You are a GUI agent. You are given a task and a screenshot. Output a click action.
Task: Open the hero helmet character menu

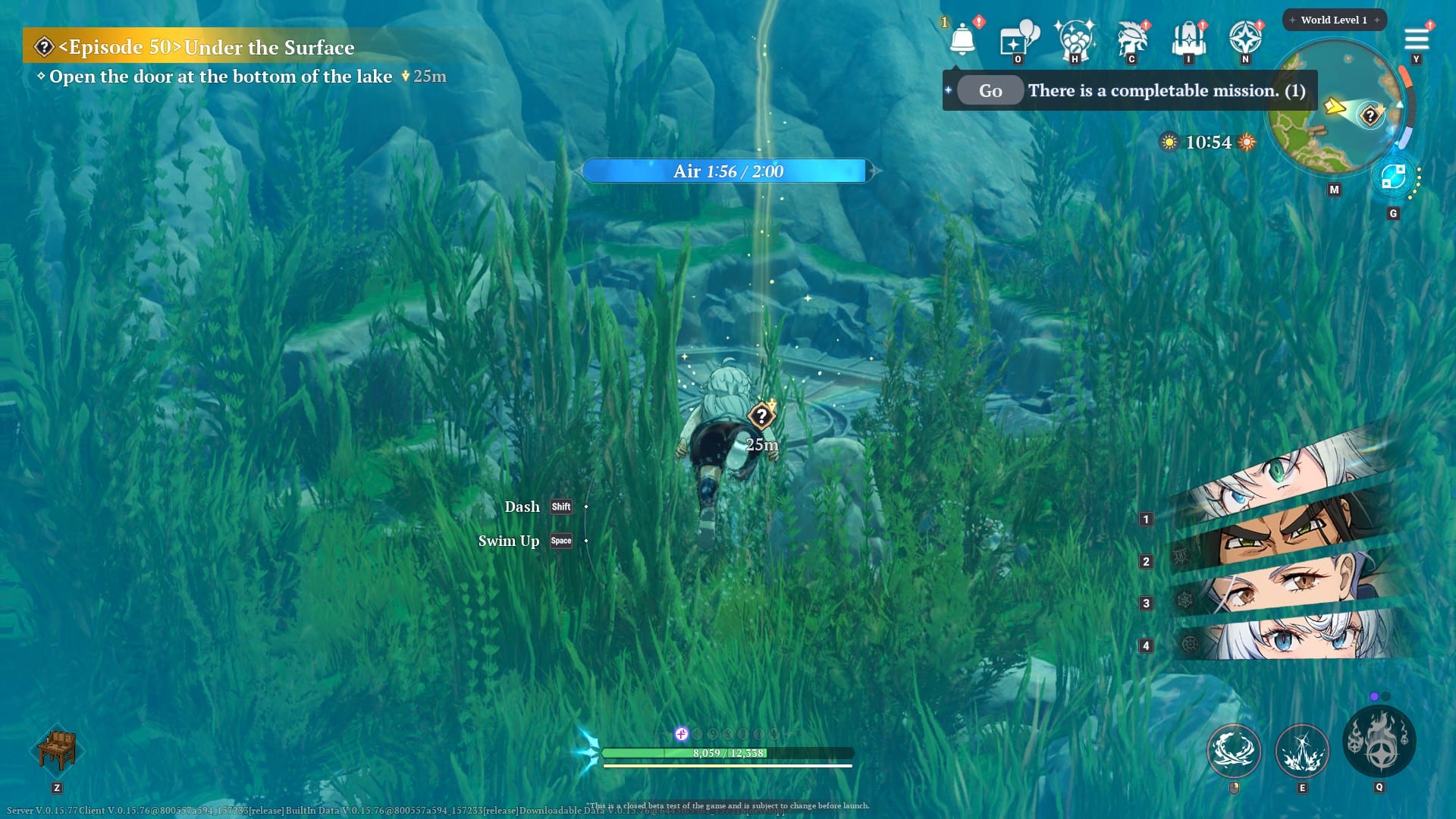[x=1131, y=38]
